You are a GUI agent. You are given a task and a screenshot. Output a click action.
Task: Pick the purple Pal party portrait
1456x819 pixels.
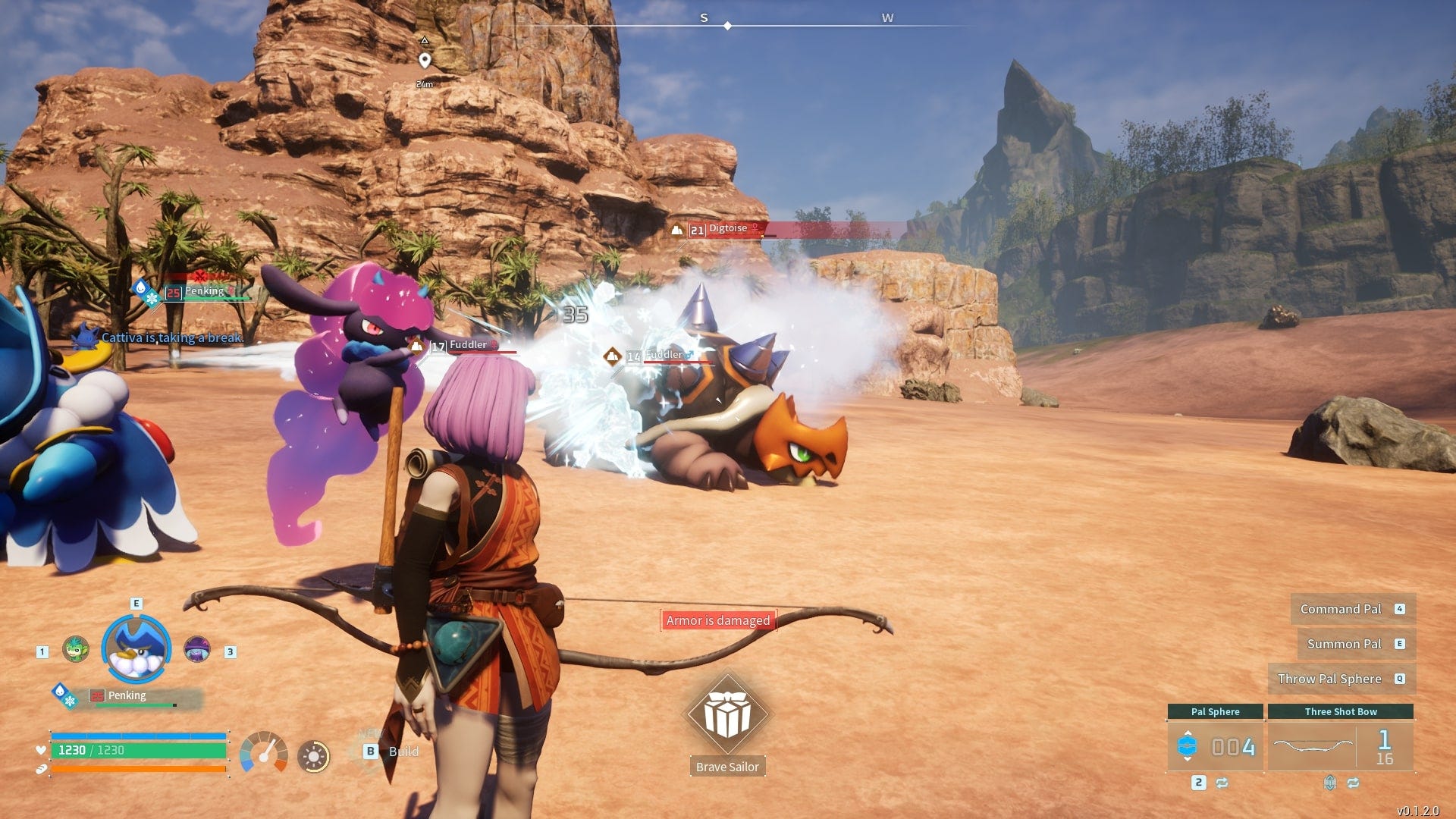click(197, 649)
